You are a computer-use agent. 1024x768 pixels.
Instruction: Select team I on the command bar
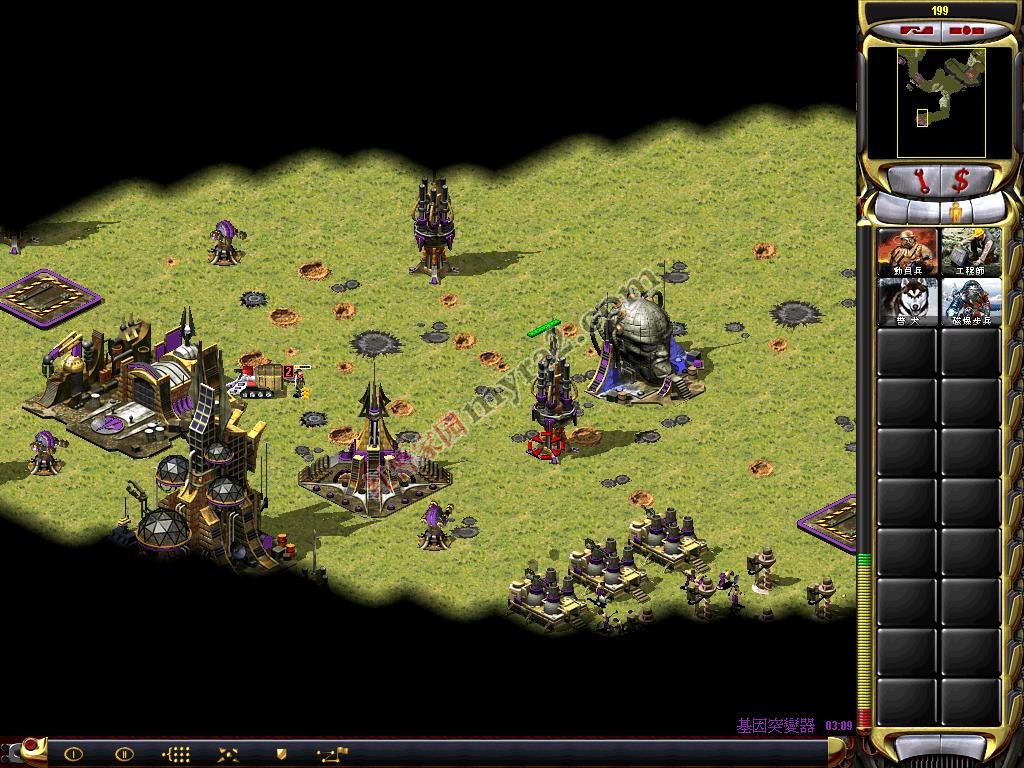[73, 754]
